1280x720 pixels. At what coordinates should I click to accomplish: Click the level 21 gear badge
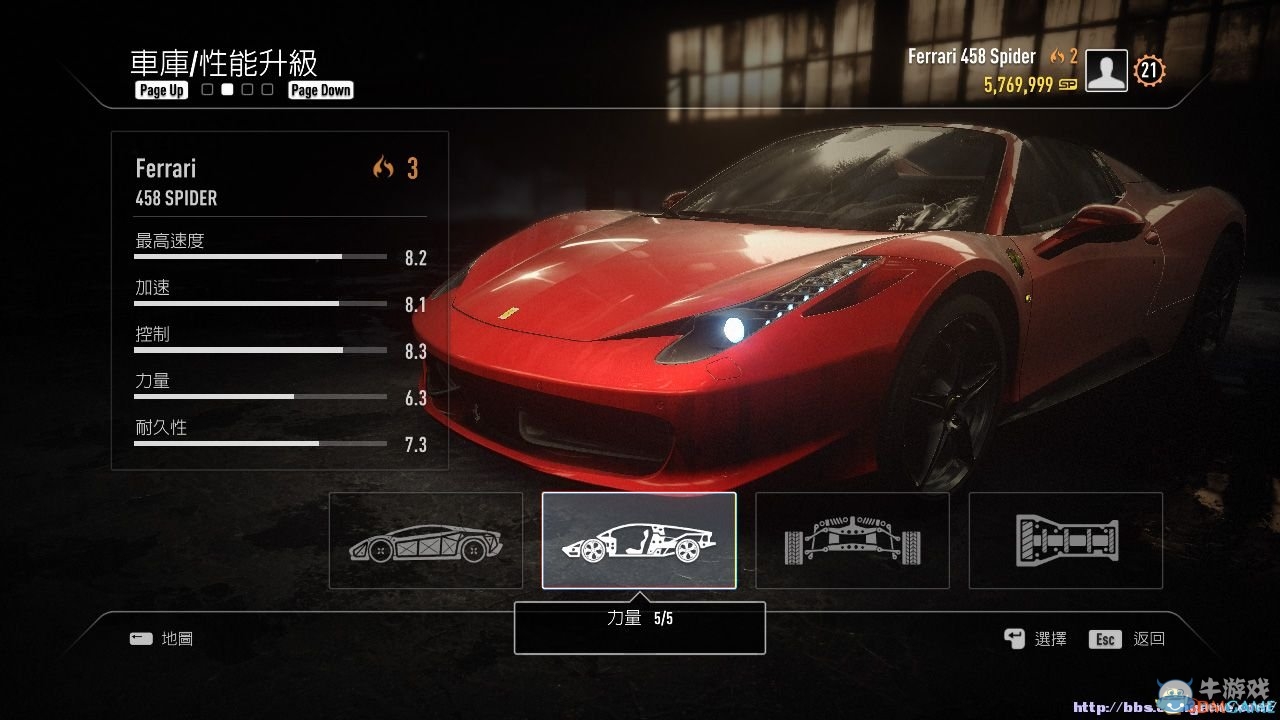(1148, 70)
